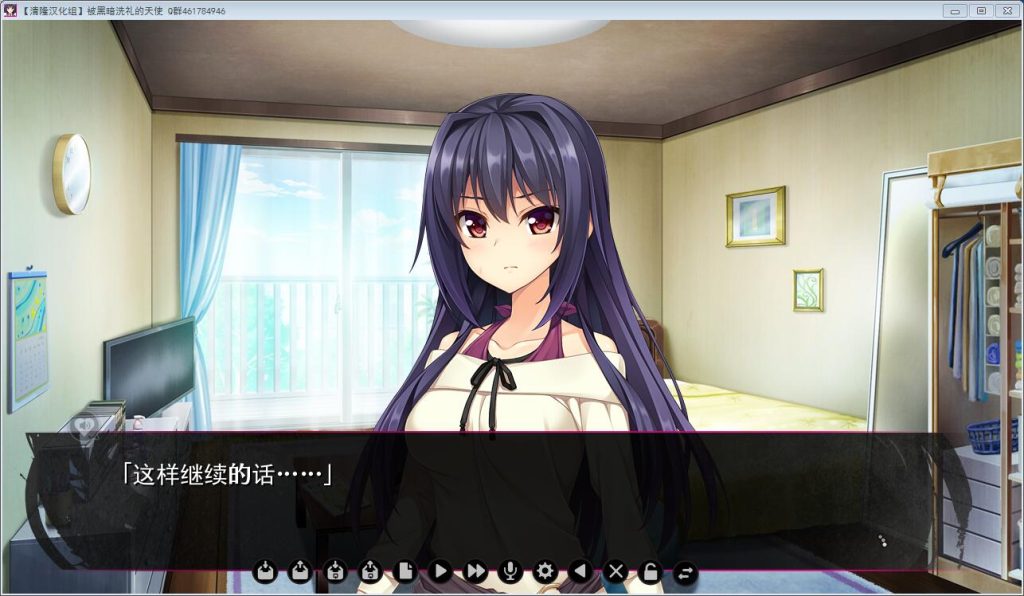This screenshot has width=1024, height=596.
Task: Hide the text window with the X icon
Action: [x=616, y=572]
